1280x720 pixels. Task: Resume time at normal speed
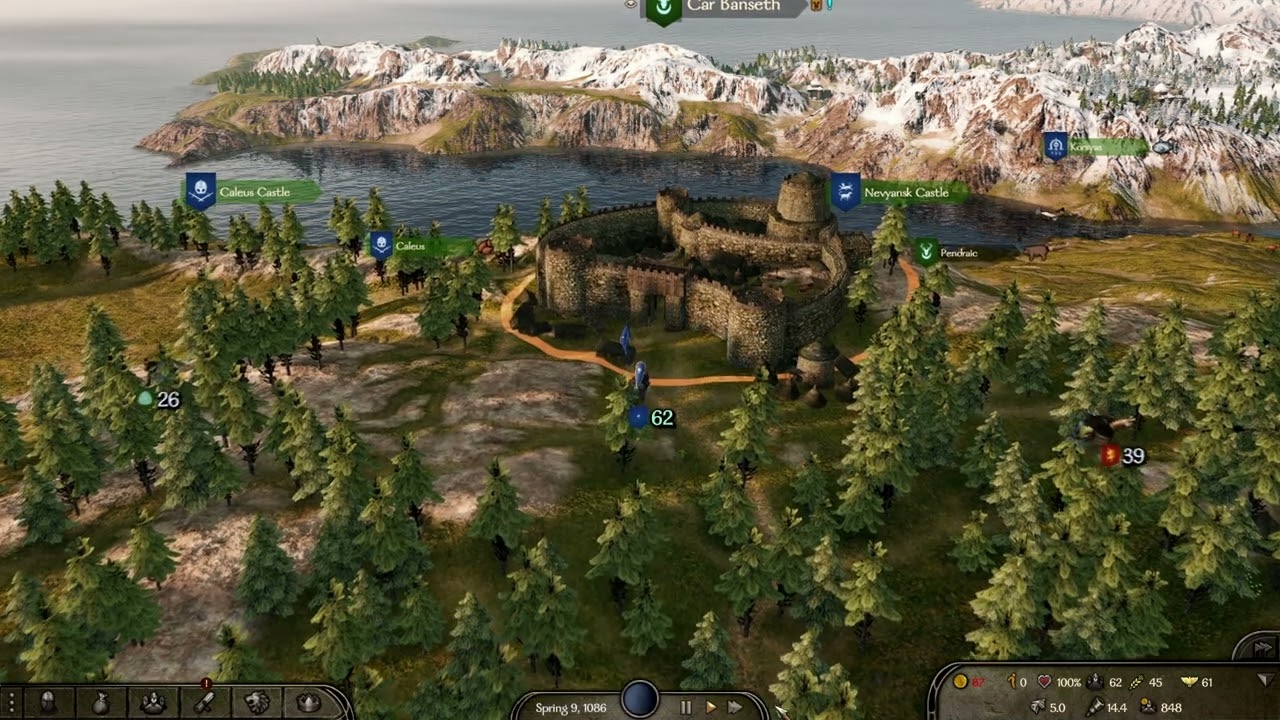711,707
